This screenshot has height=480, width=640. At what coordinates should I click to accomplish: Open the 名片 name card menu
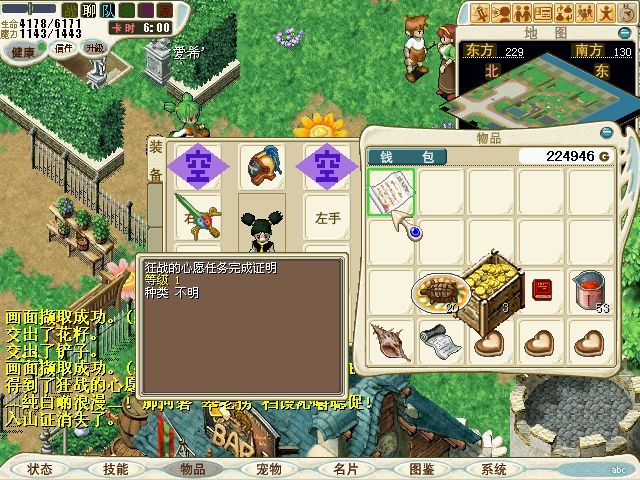[345, 468]
